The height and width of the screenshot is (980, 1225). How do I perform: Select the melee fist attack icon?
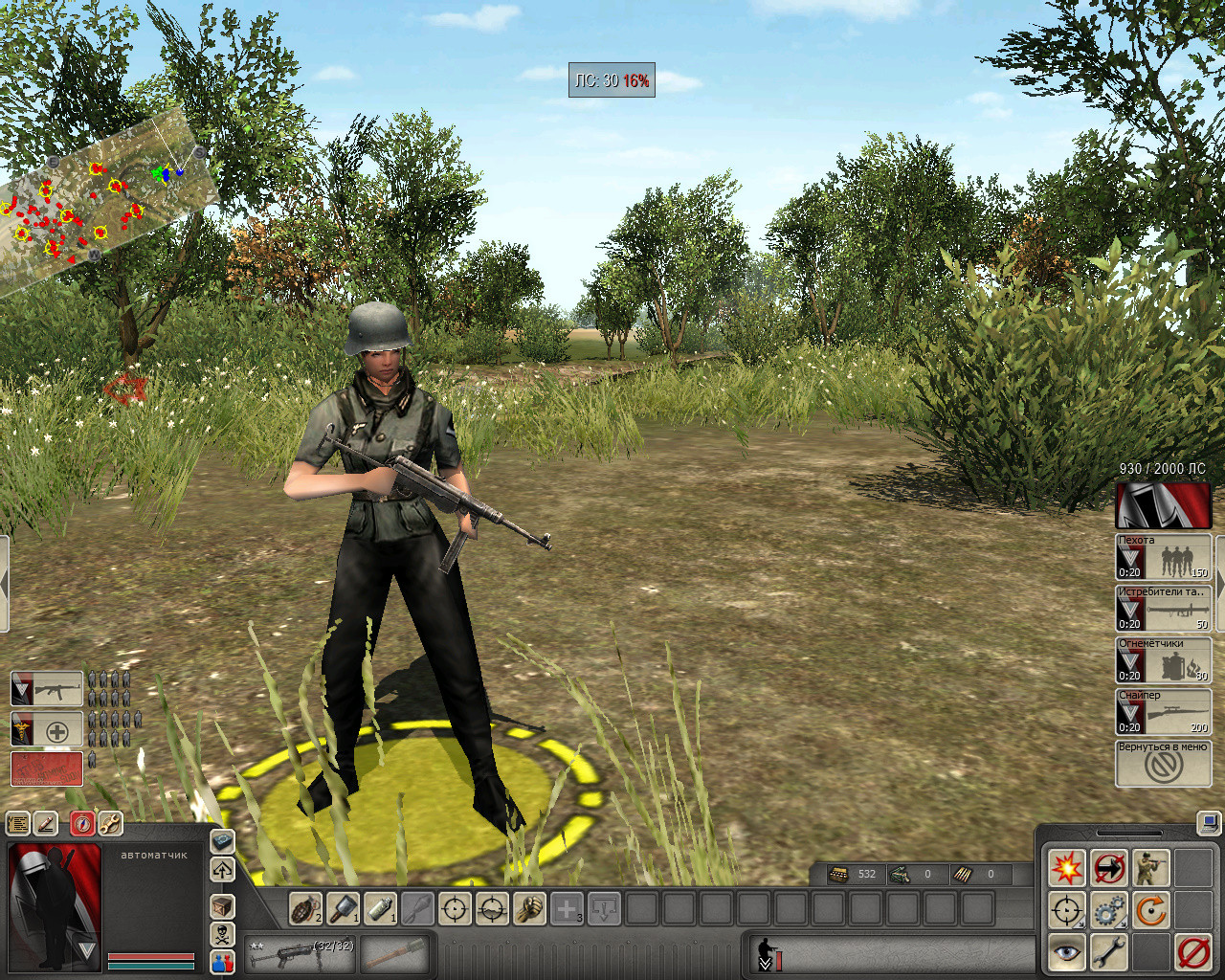(x=528, y=908)
